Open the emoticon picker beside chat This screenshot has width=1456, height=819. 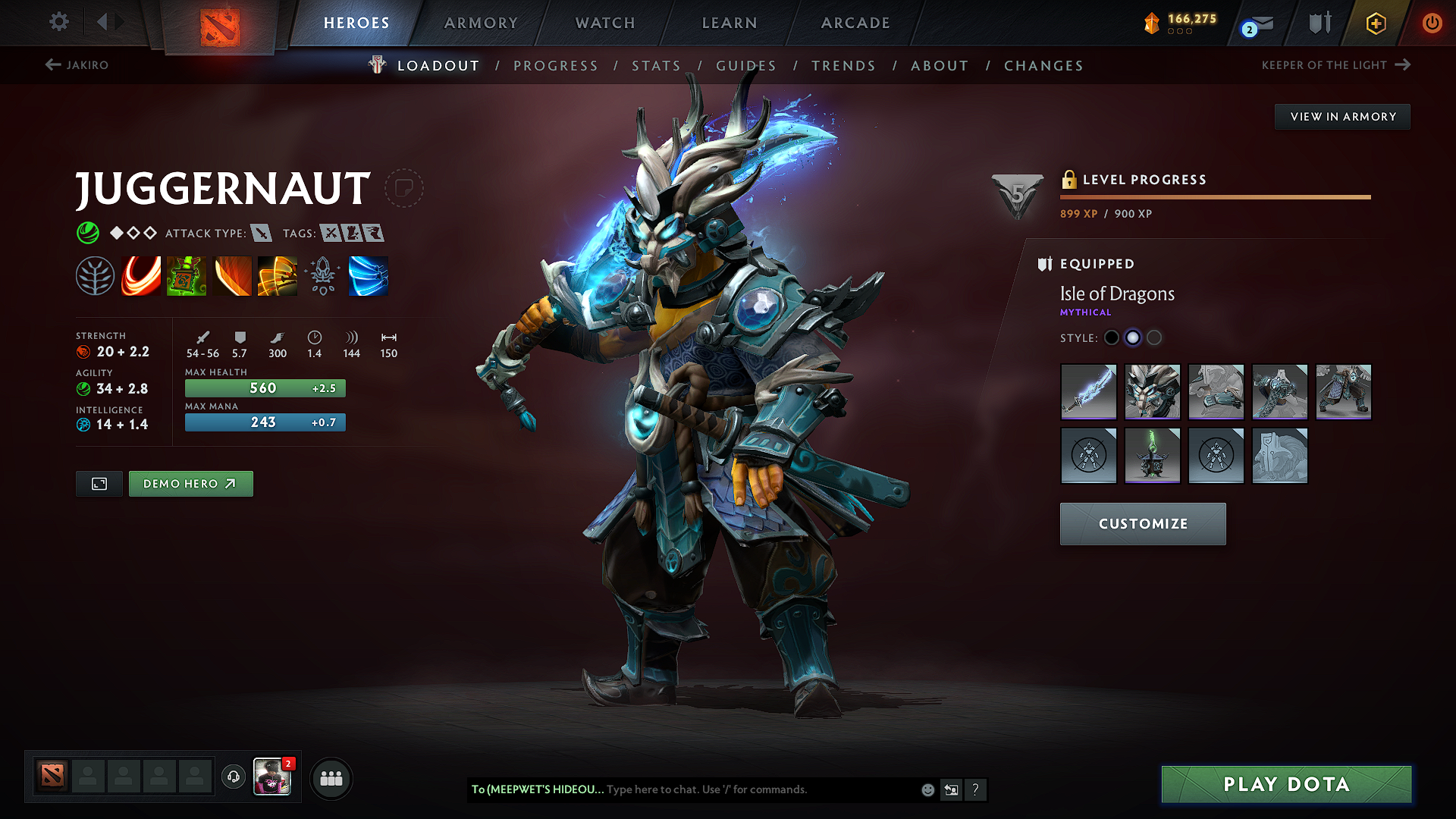pyautogui.click(x=927, y=789)
